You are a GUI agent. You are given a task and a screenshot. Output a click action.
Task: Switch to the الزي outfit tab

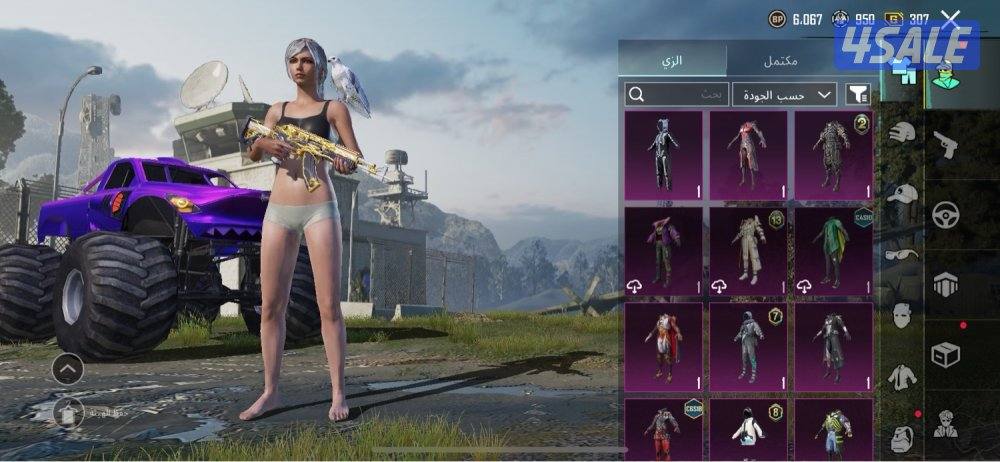(x=672, y=60)
